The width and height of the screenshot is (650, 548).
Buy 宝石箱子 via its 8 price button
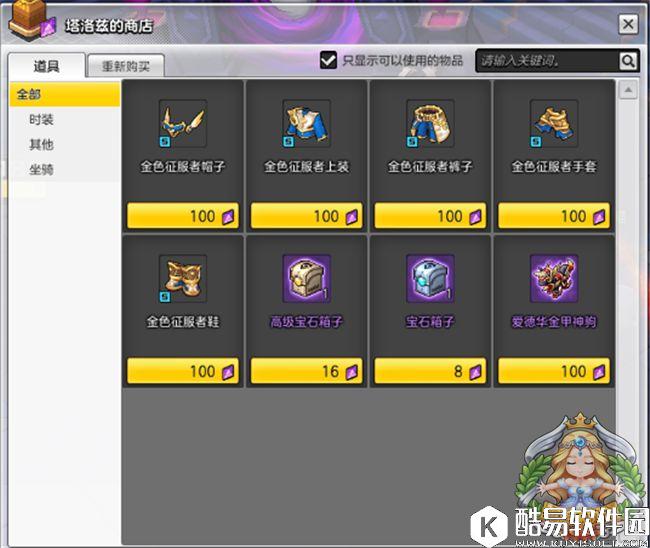(x=430, y=371)
